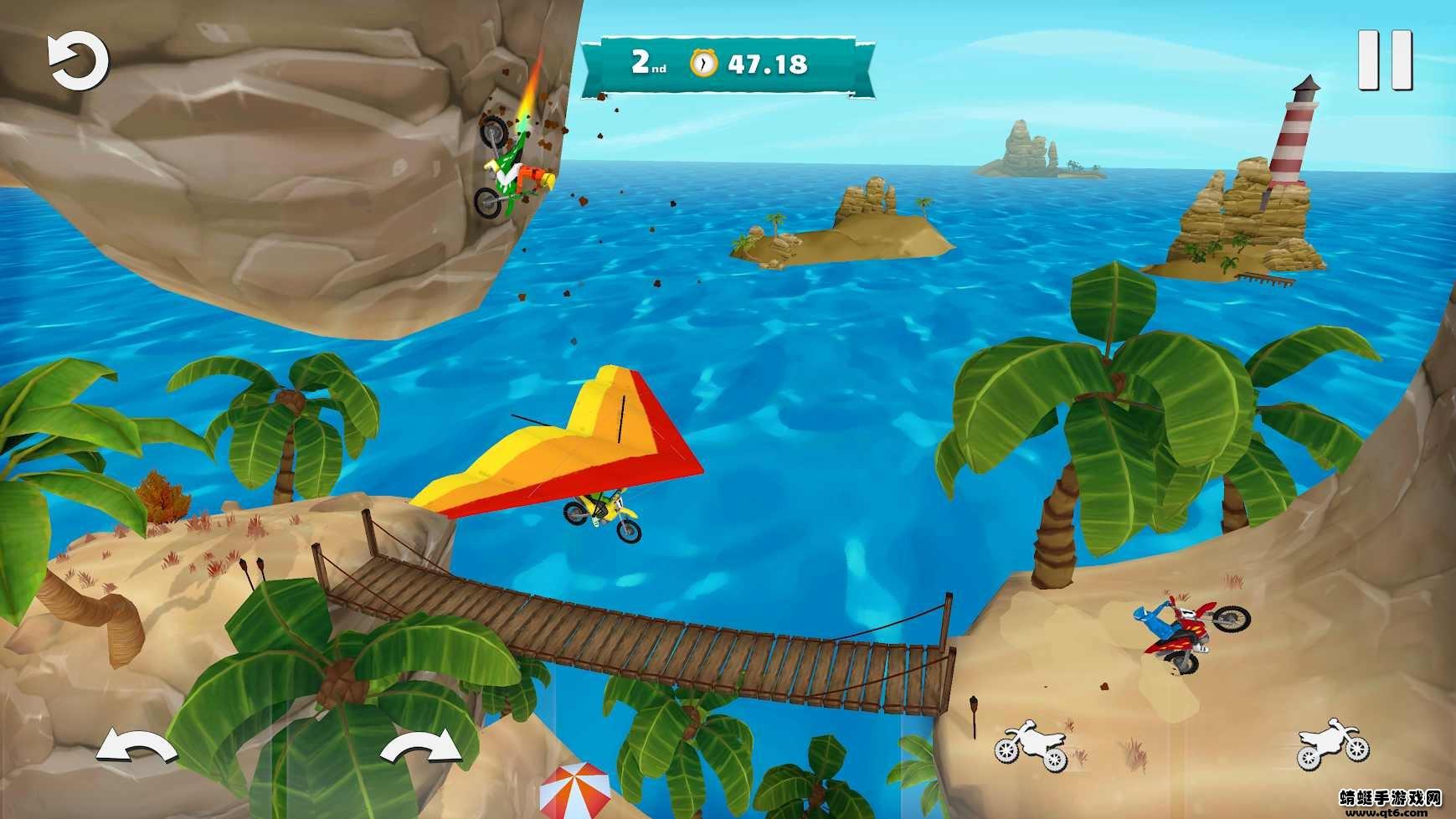Tap the accelerate bike icon with speed lines
The image size is (1456, 819).
pyautogui.click(x=1332, y=743)
